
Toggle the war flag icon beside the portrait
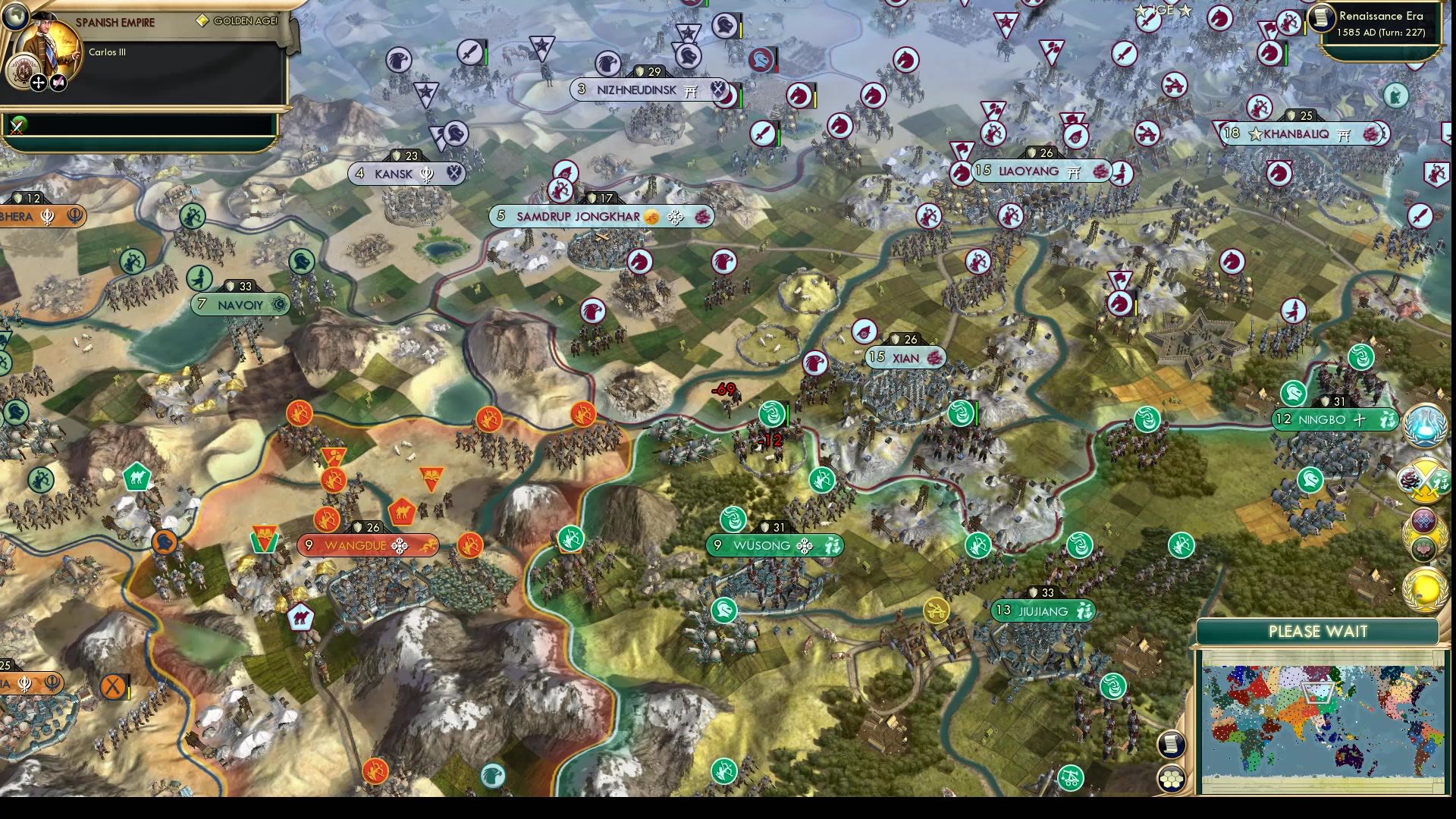[58, 82]
